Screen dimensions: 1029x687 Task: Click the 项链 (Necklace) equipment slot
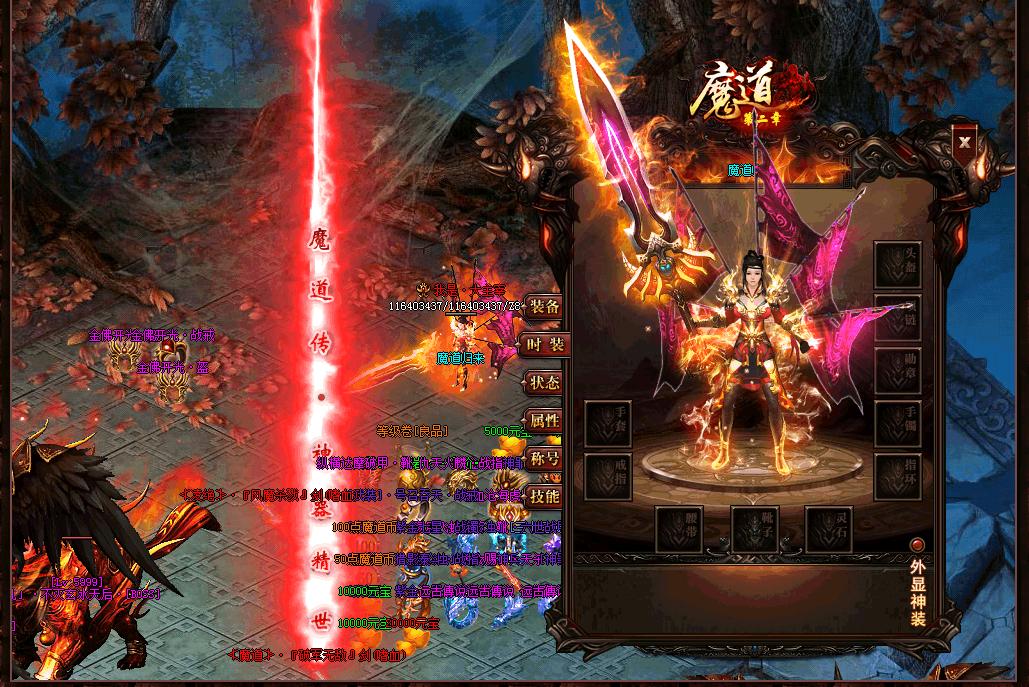pyautogui.click(x=897, y=318)
